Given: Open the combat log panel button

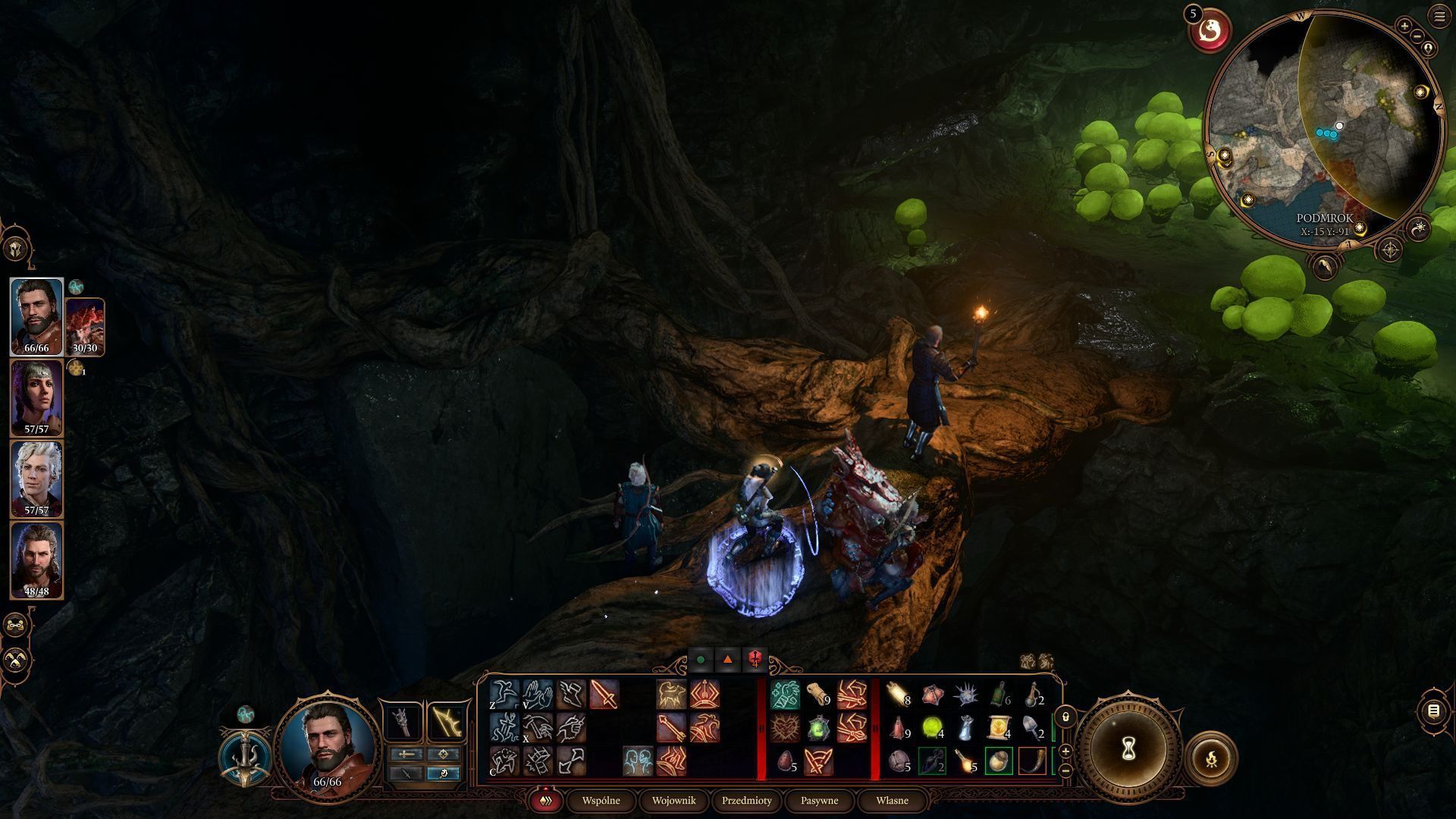Looking at the screenshot, I should pos(1433,711).
